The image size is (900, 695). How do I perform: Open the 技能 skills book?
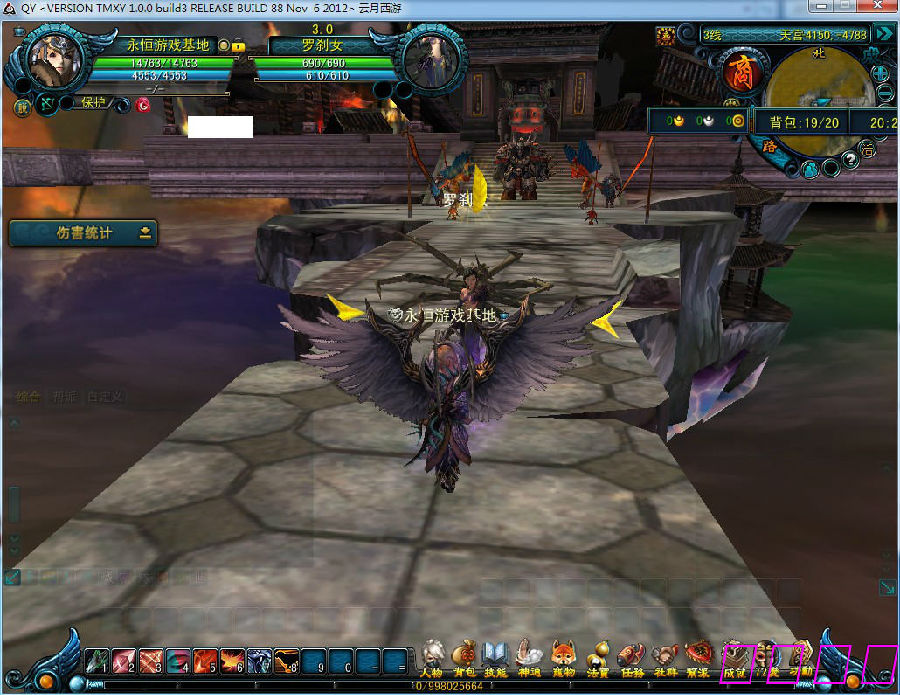496,656
